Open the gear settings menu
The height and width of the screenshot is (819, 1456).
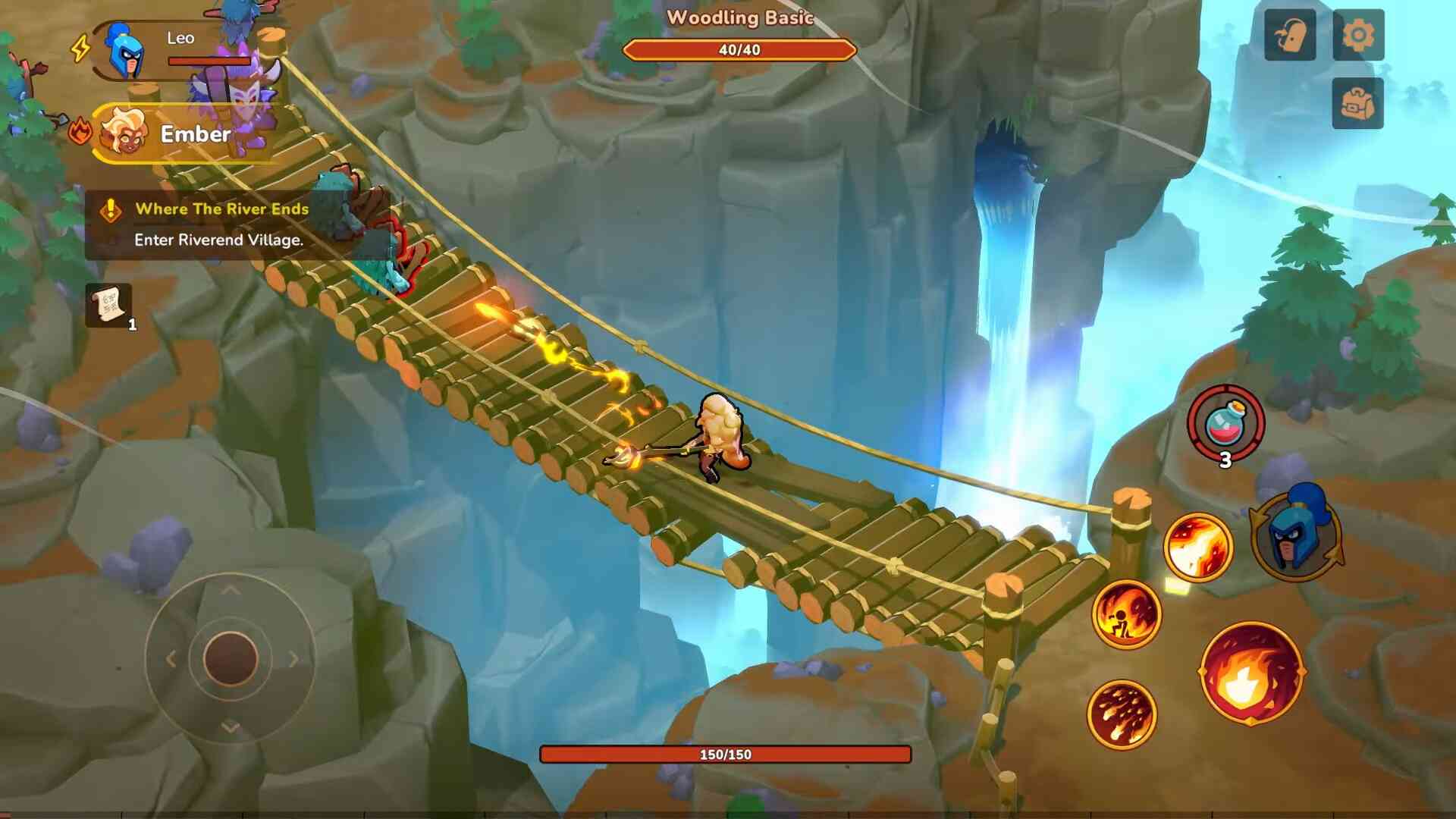point(1358,35)
